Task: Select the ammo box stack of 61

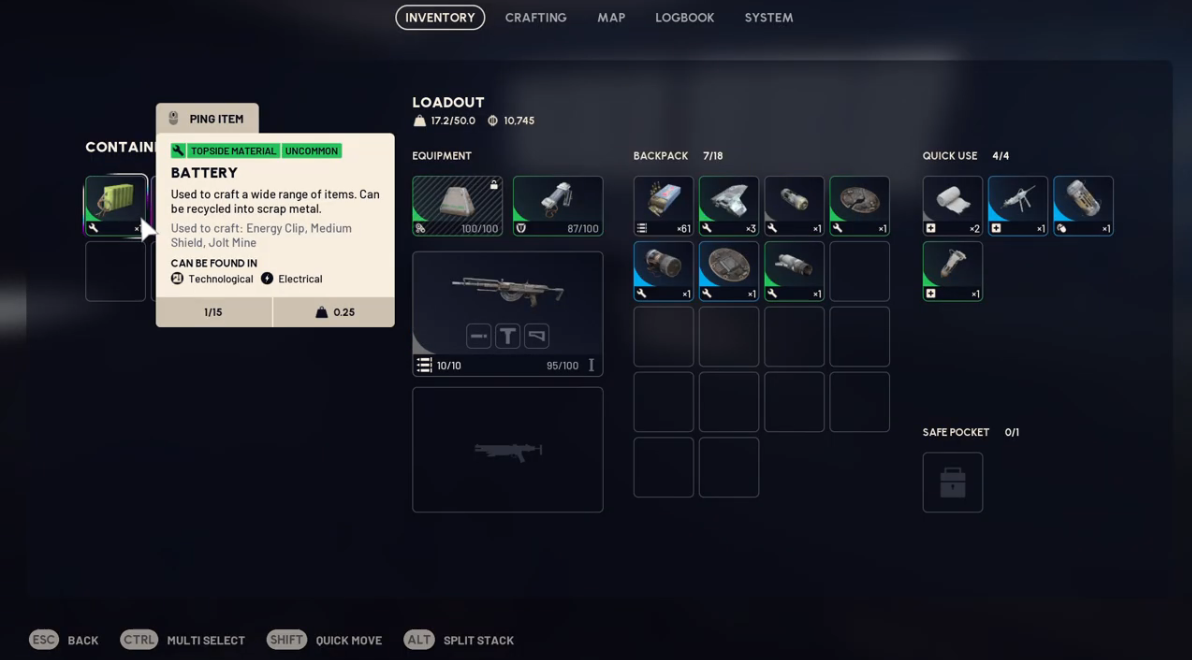Action: click(663, 206)
